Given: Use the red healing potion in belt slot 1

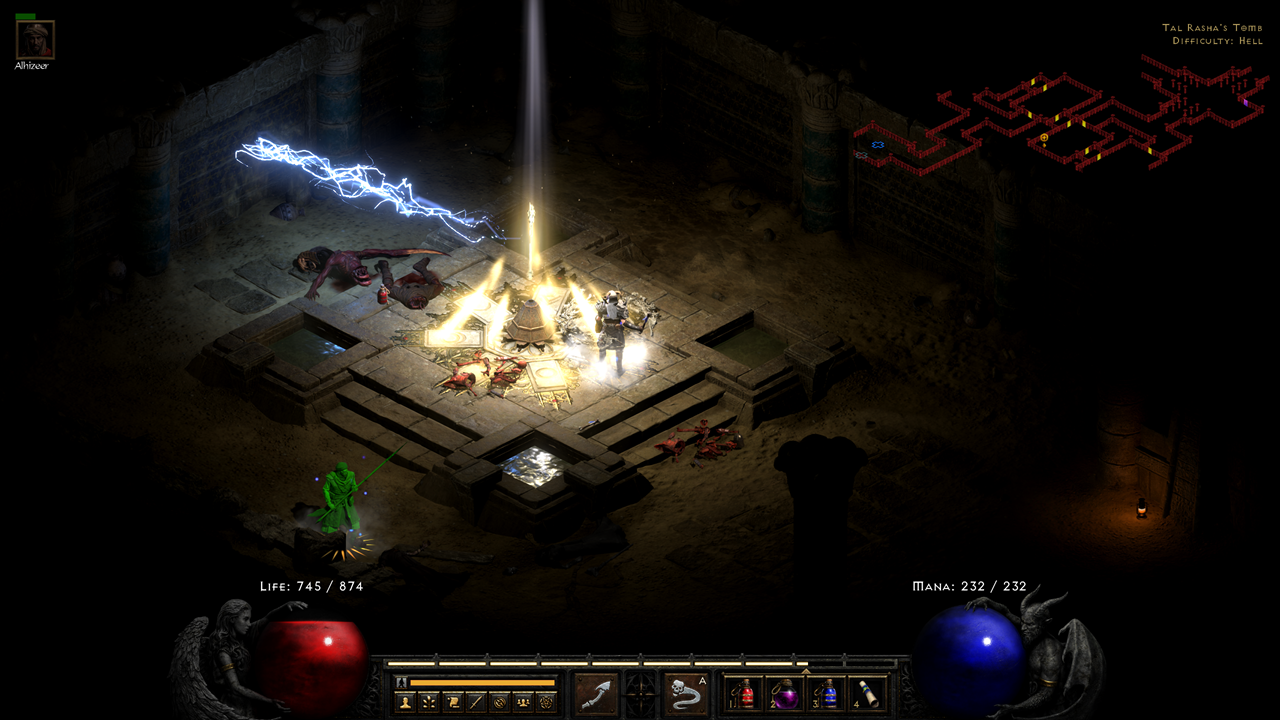Looking at the screenshot, I should [745, 694].
